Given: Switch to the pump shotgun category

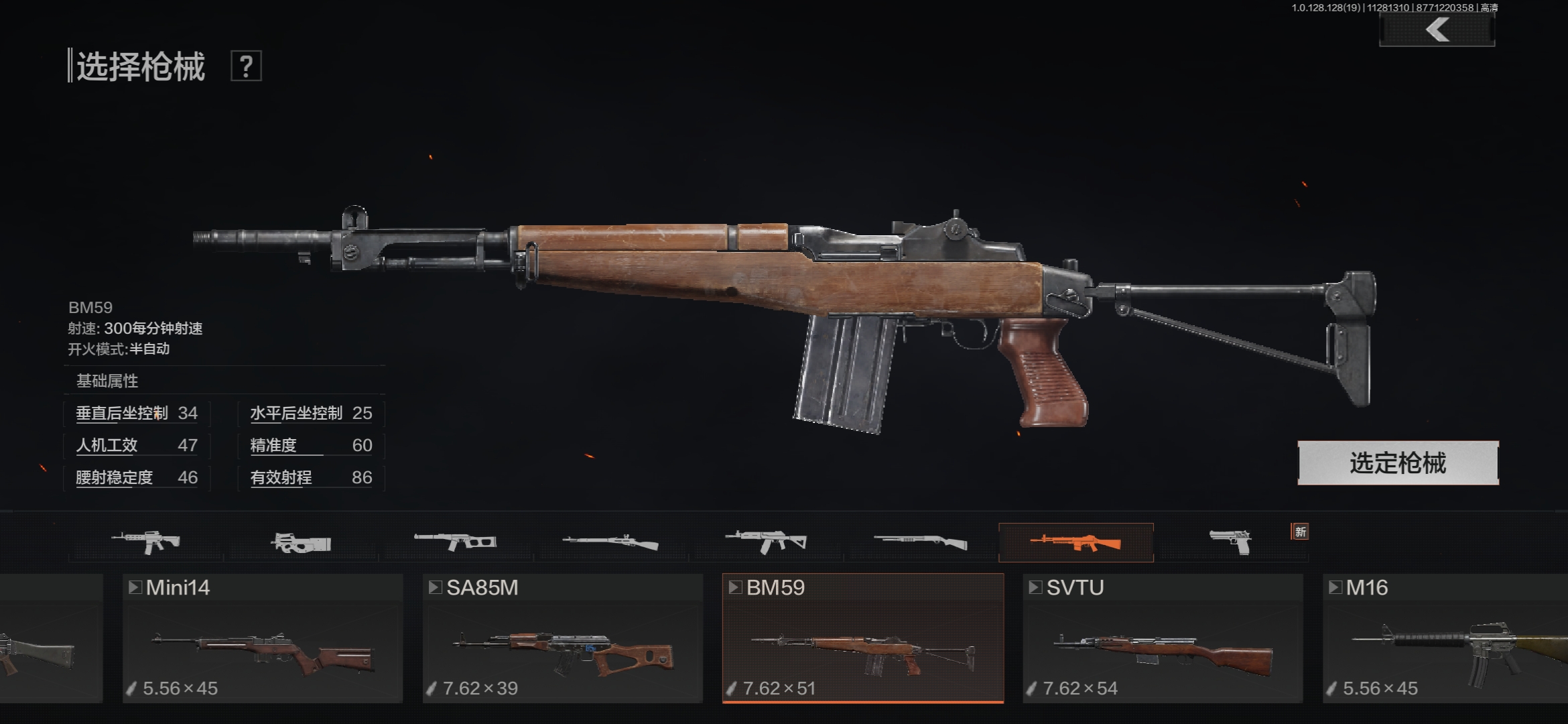Looking at the screenshot, I should [921, 542].
